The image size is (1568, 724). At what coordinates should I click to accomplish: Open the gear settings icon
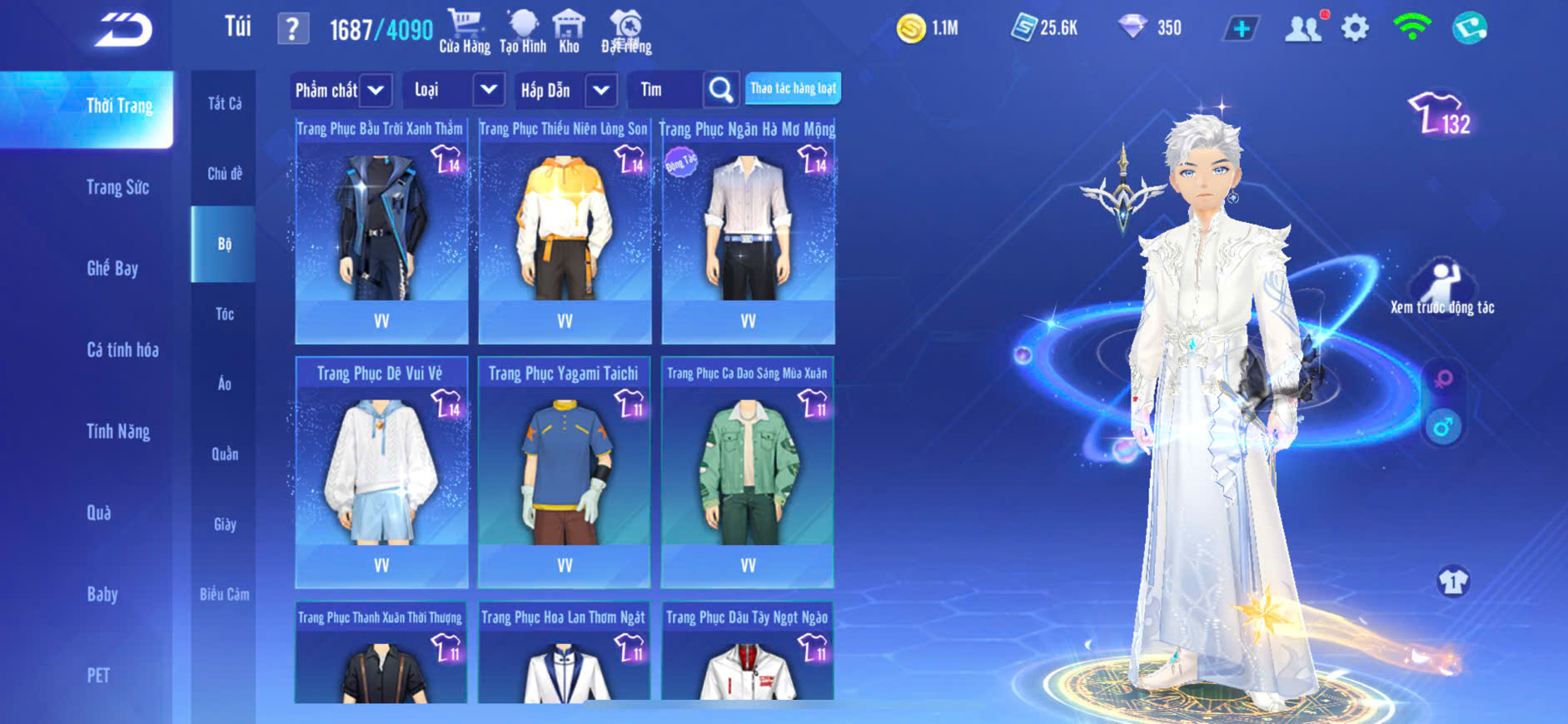click(1355, 28)
